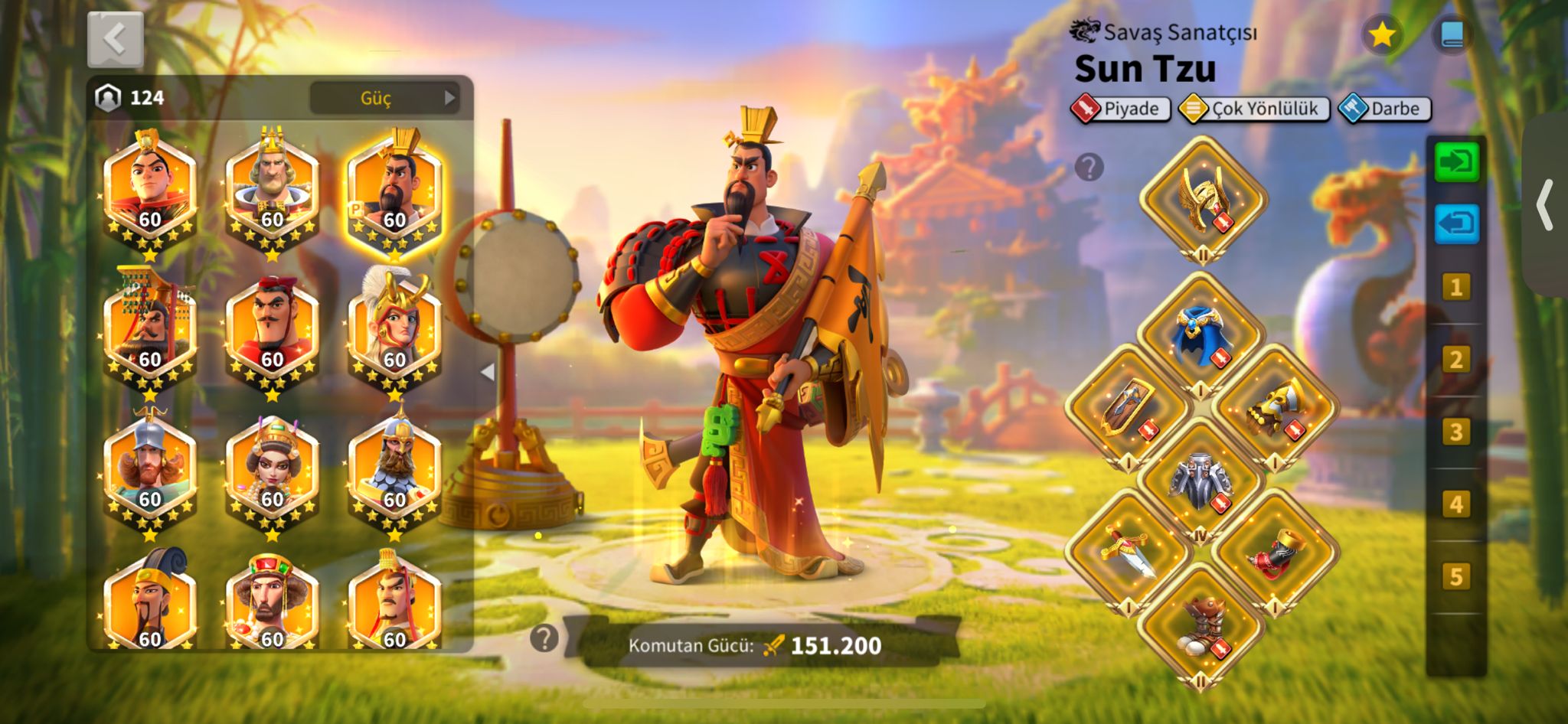Open the gold star button

(1381, 35)
